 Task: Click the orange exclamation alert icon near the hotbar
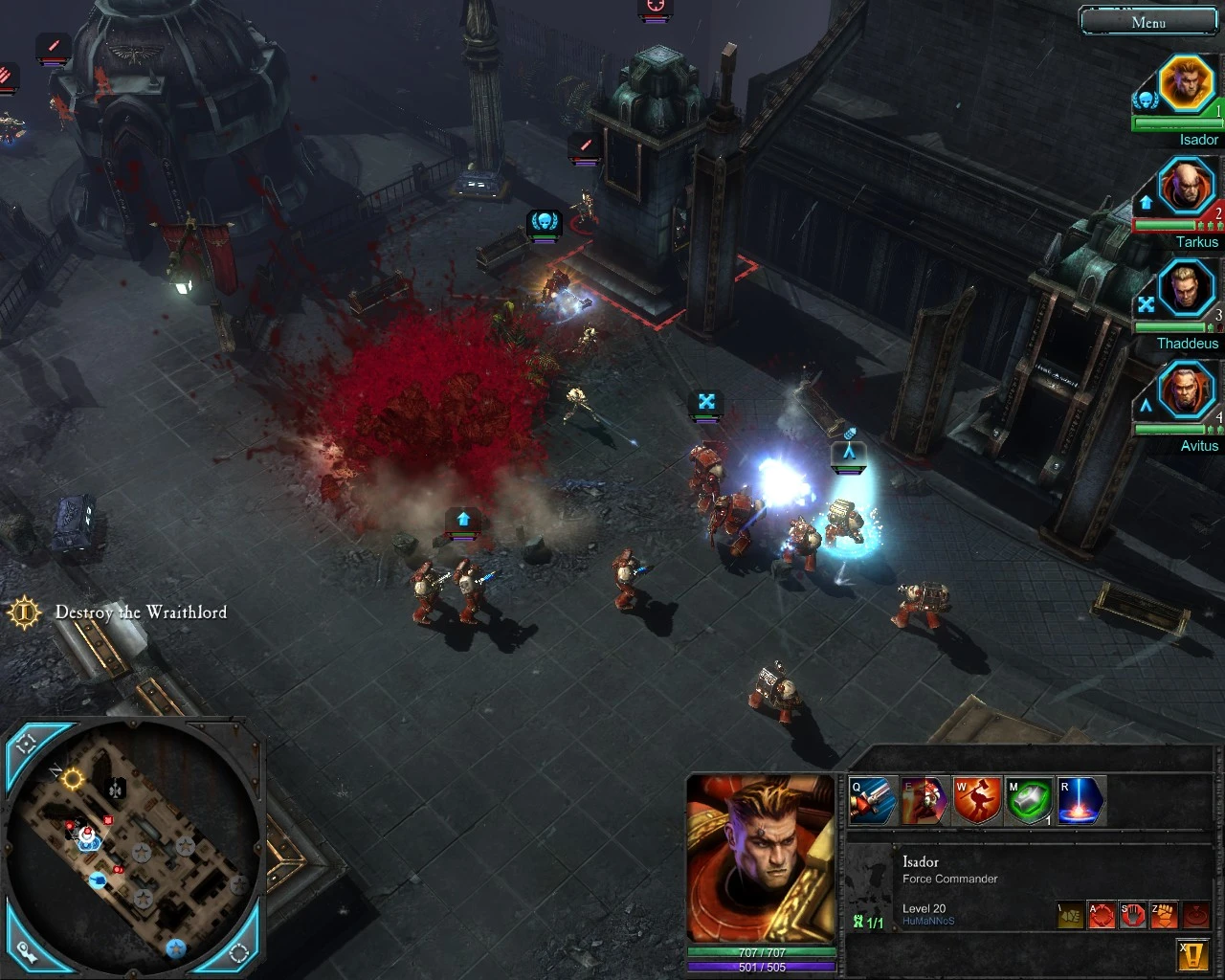(1193, 955)
